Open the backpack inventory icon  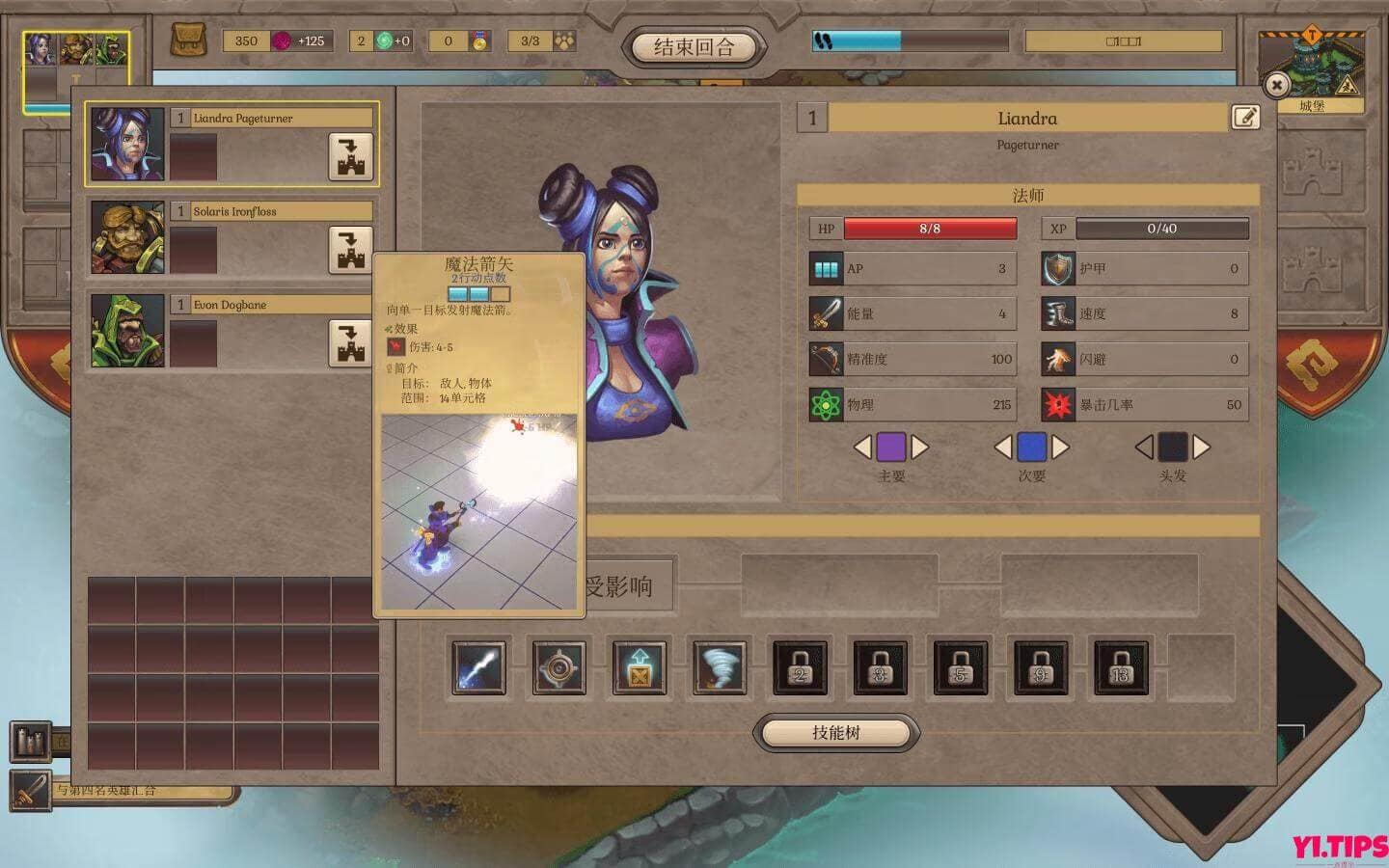click(x=189, y=41)
